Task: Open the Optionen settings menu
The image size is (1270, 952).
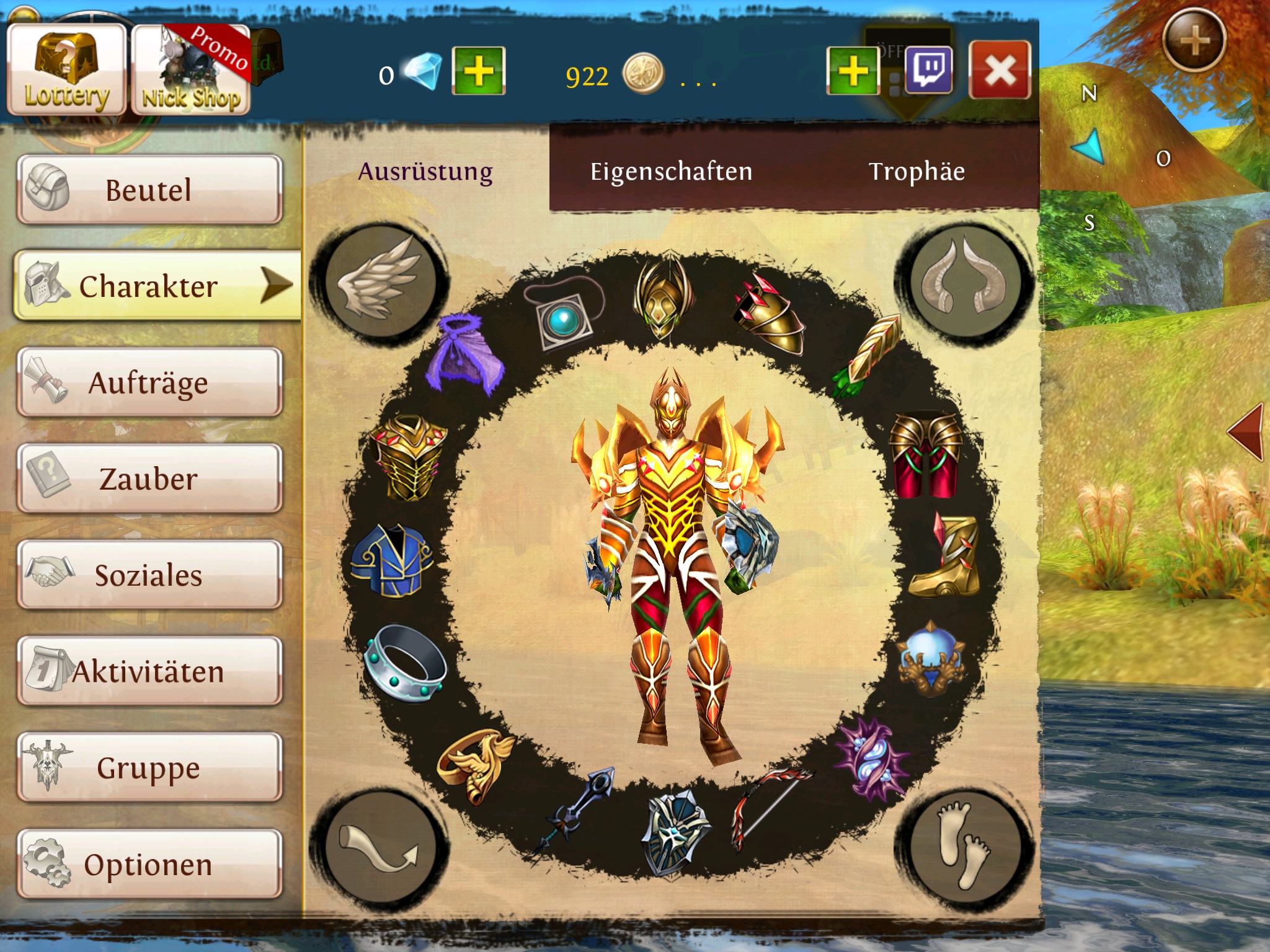Action: [149, 864]
